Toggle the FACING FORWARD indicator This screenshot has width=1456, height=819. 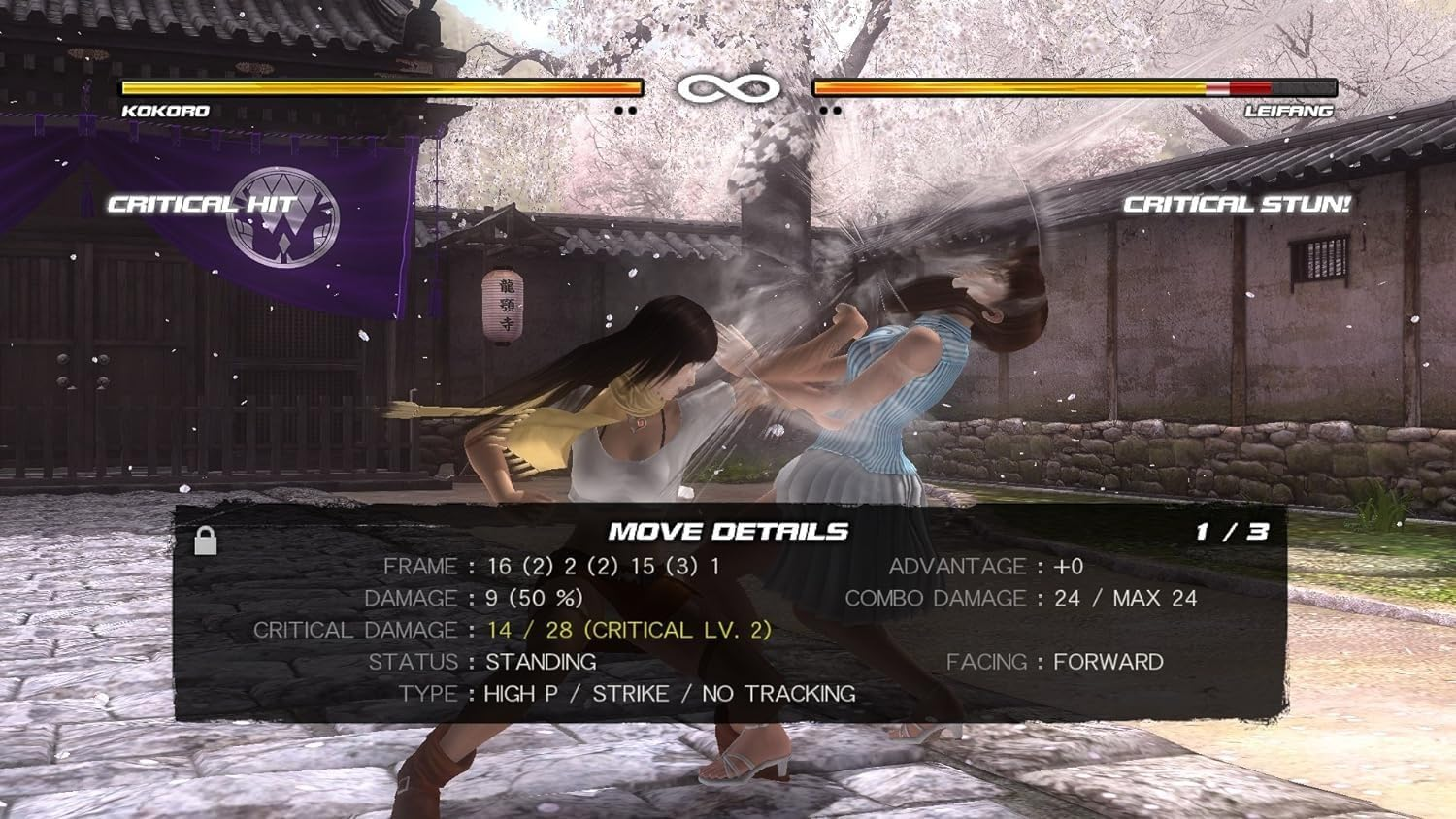pyautogui.click(x=1055, y=661)
